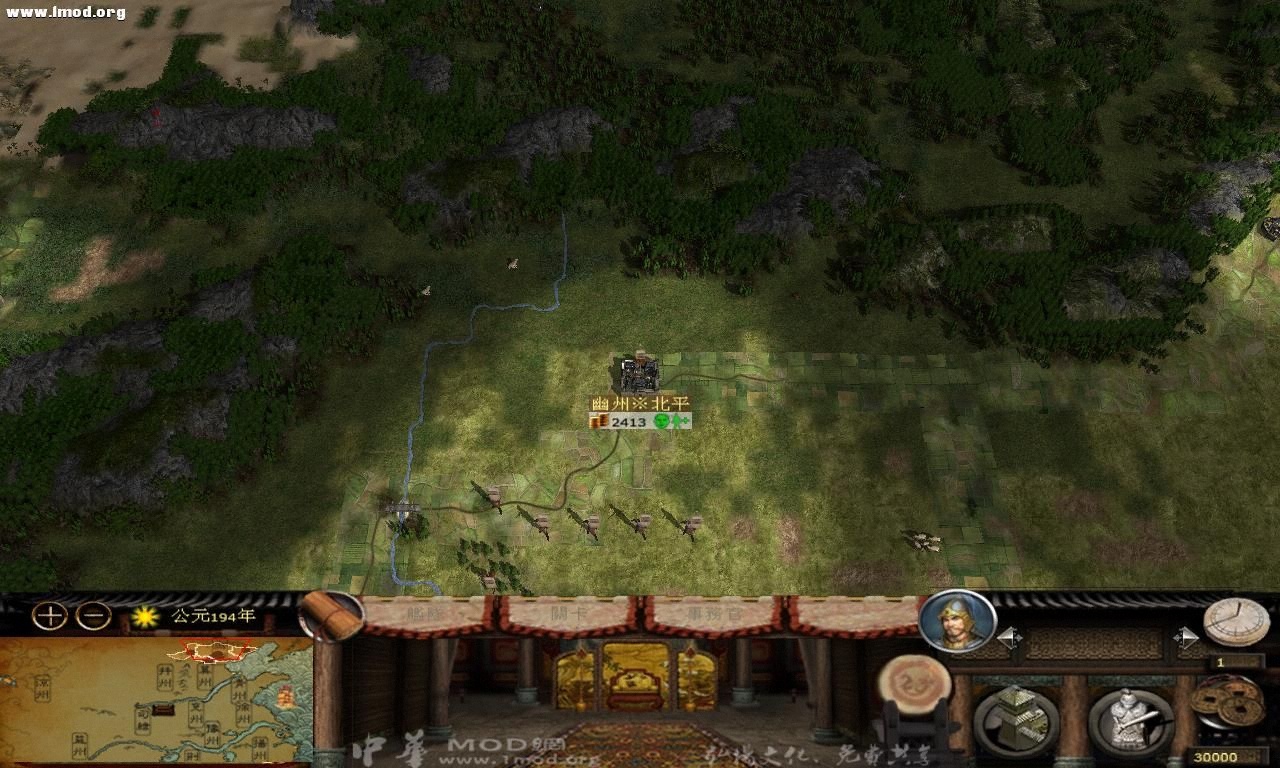Select an army banner on the campaign map
1280x768 pixels.
tap(492, 497)
